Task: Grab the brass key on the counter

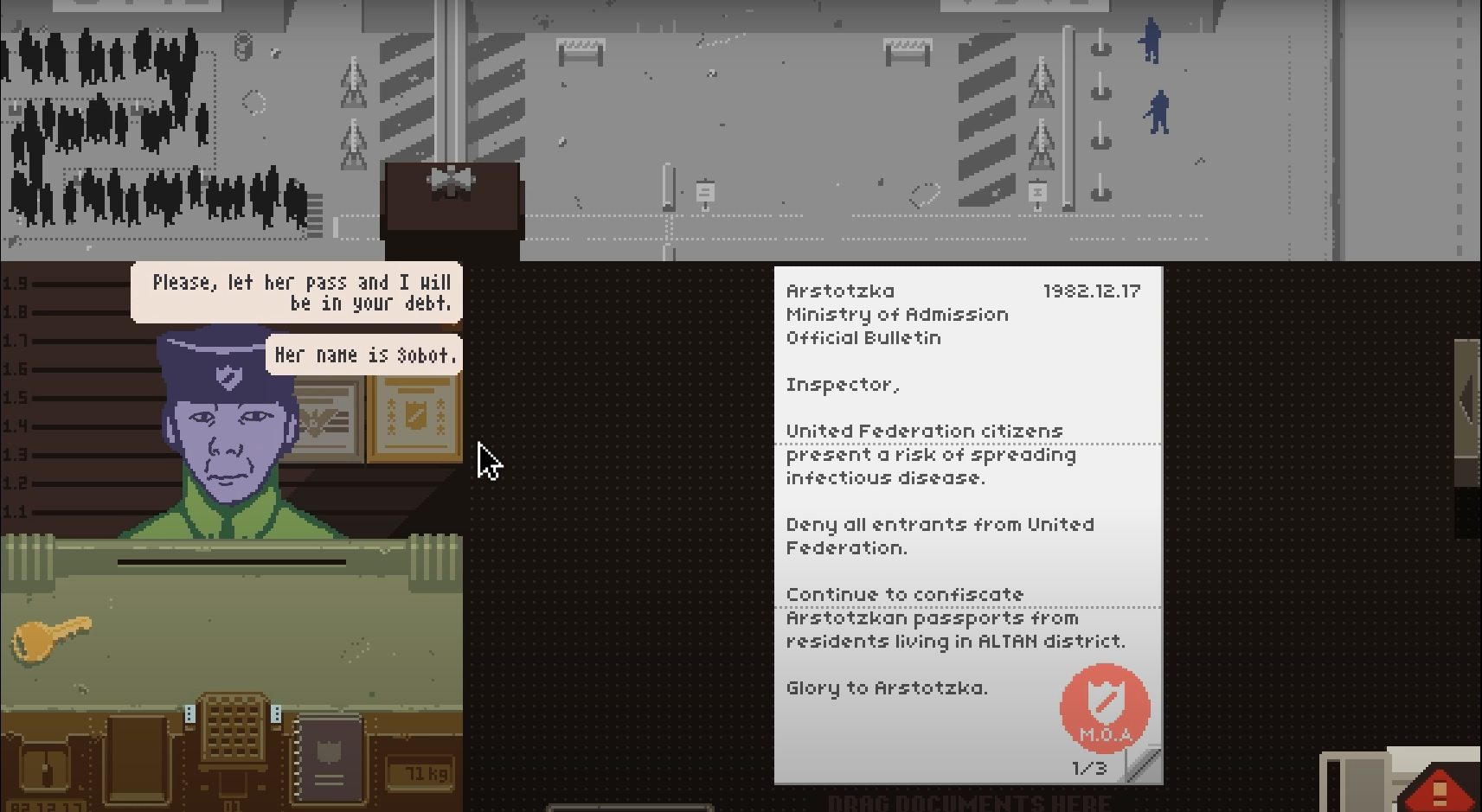Action: pyautogui.click(x=50, y=637)
